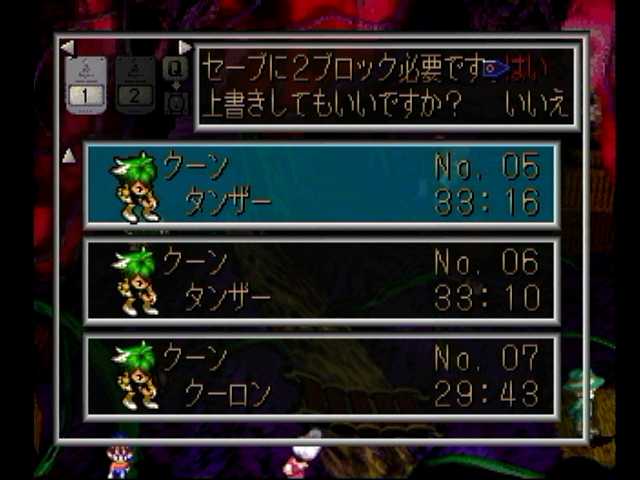
Task: Choose save file No. 06
Action: click(x=321, y=281)
